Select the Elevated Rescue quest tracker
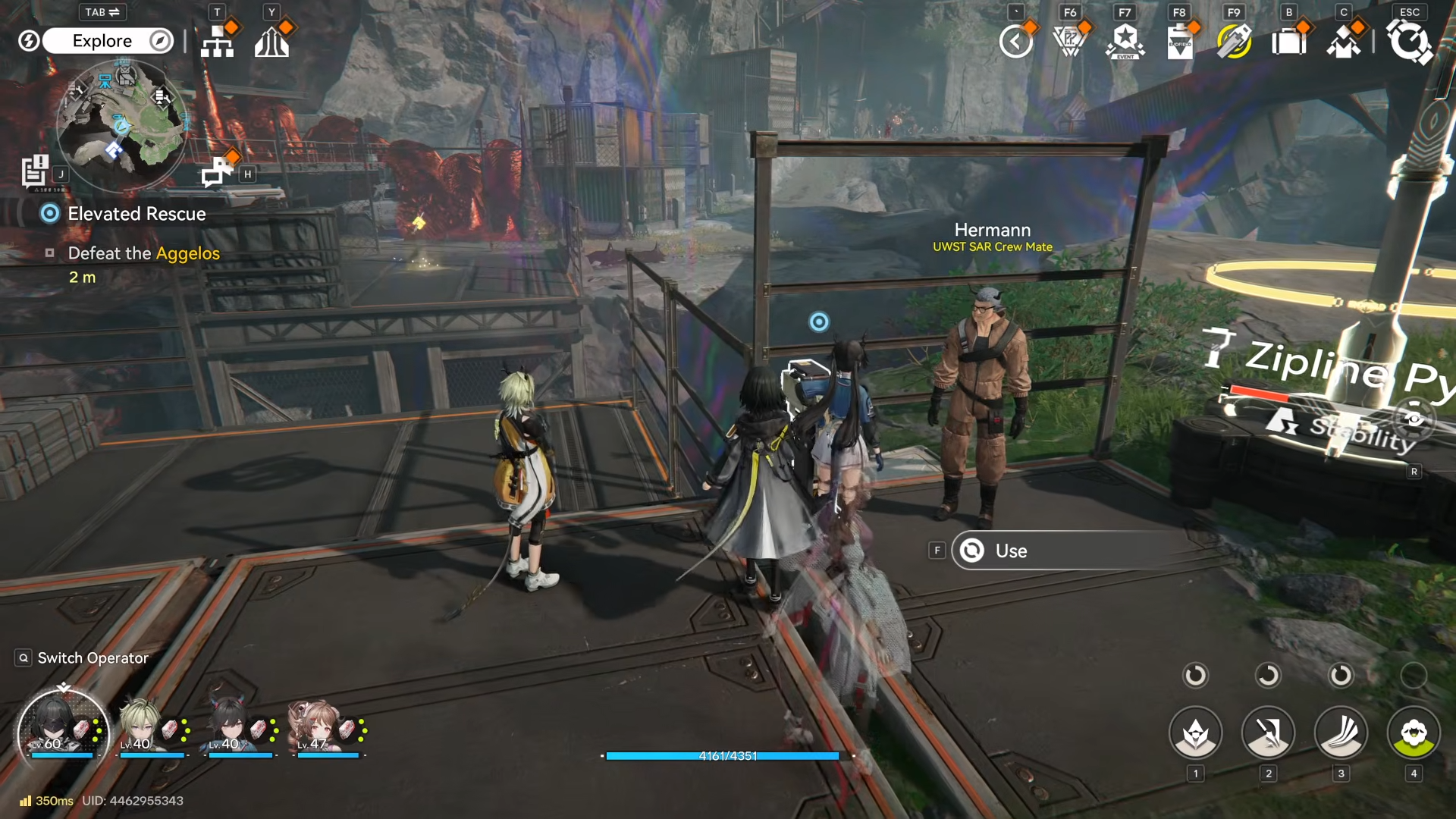The width and height of the screenshot is (1456, 819). click(x=136, y=214)
